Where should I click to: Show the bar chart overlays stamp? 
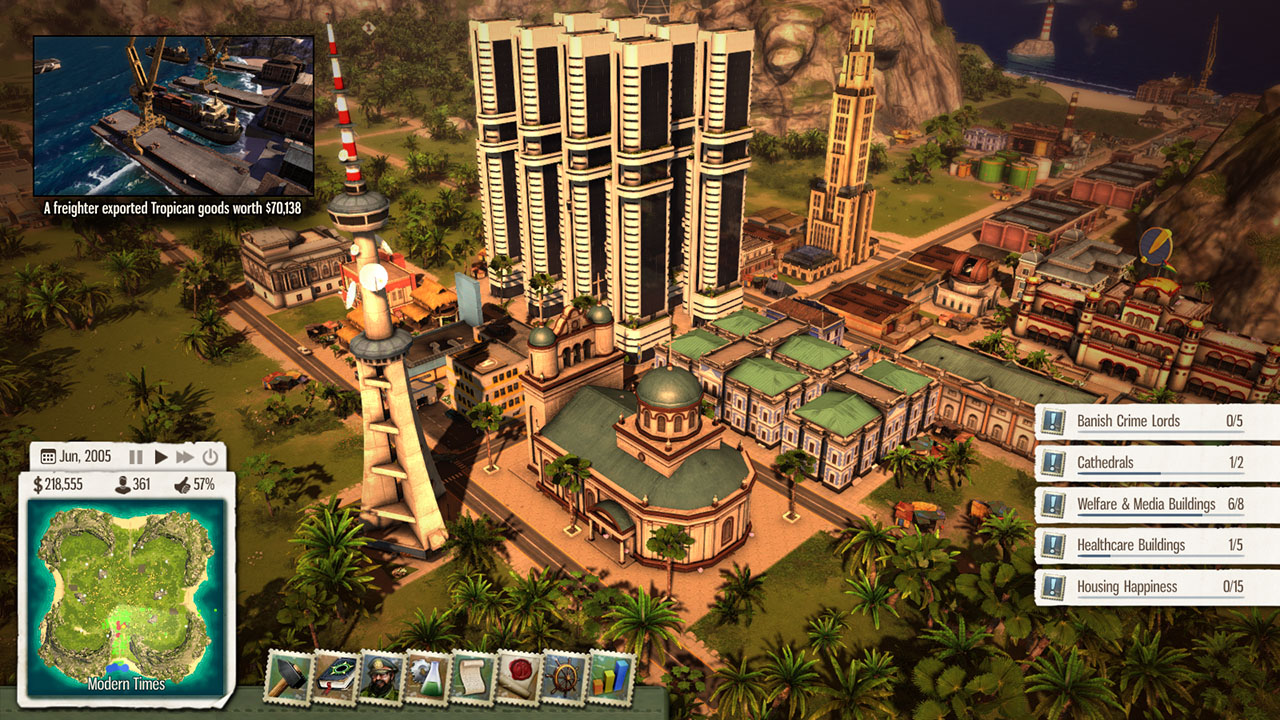pyautogui.click(x=611, y=678)
